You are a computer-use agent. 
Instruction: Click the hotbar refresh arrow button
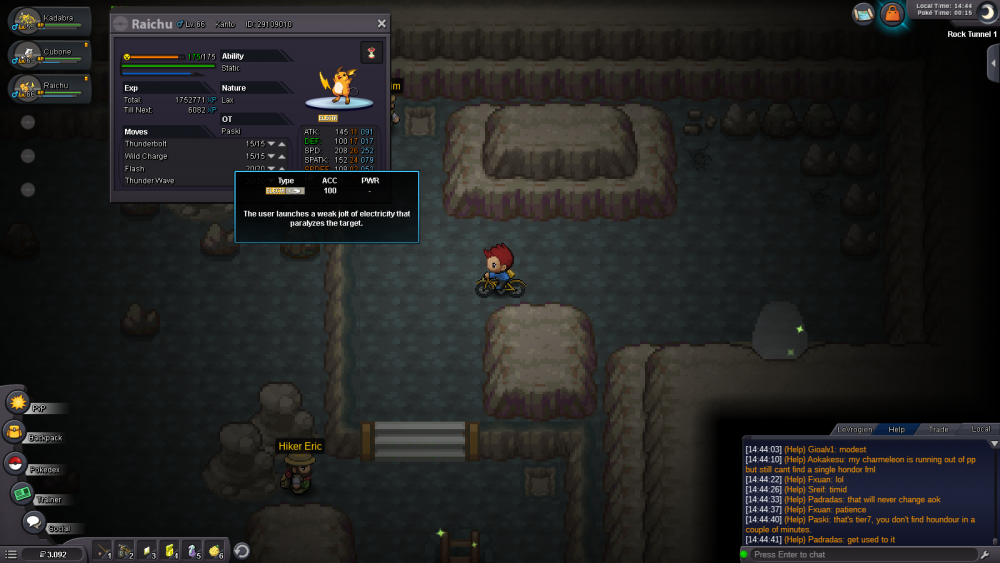(241, 550)
